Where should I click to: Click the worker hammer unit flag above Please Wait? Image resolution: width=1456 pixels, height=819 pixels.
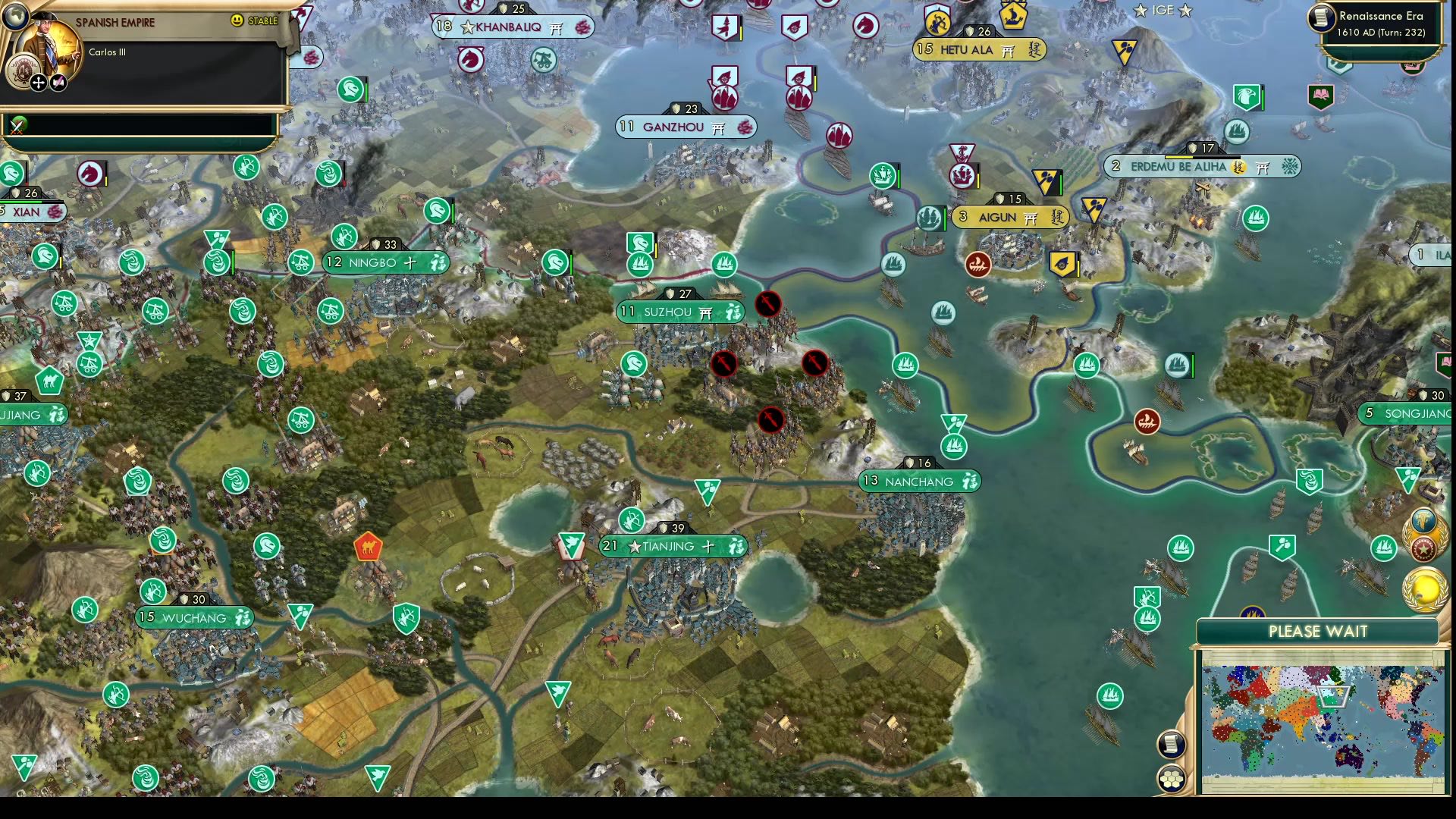pyautogui.click(x=1282, y=544)
